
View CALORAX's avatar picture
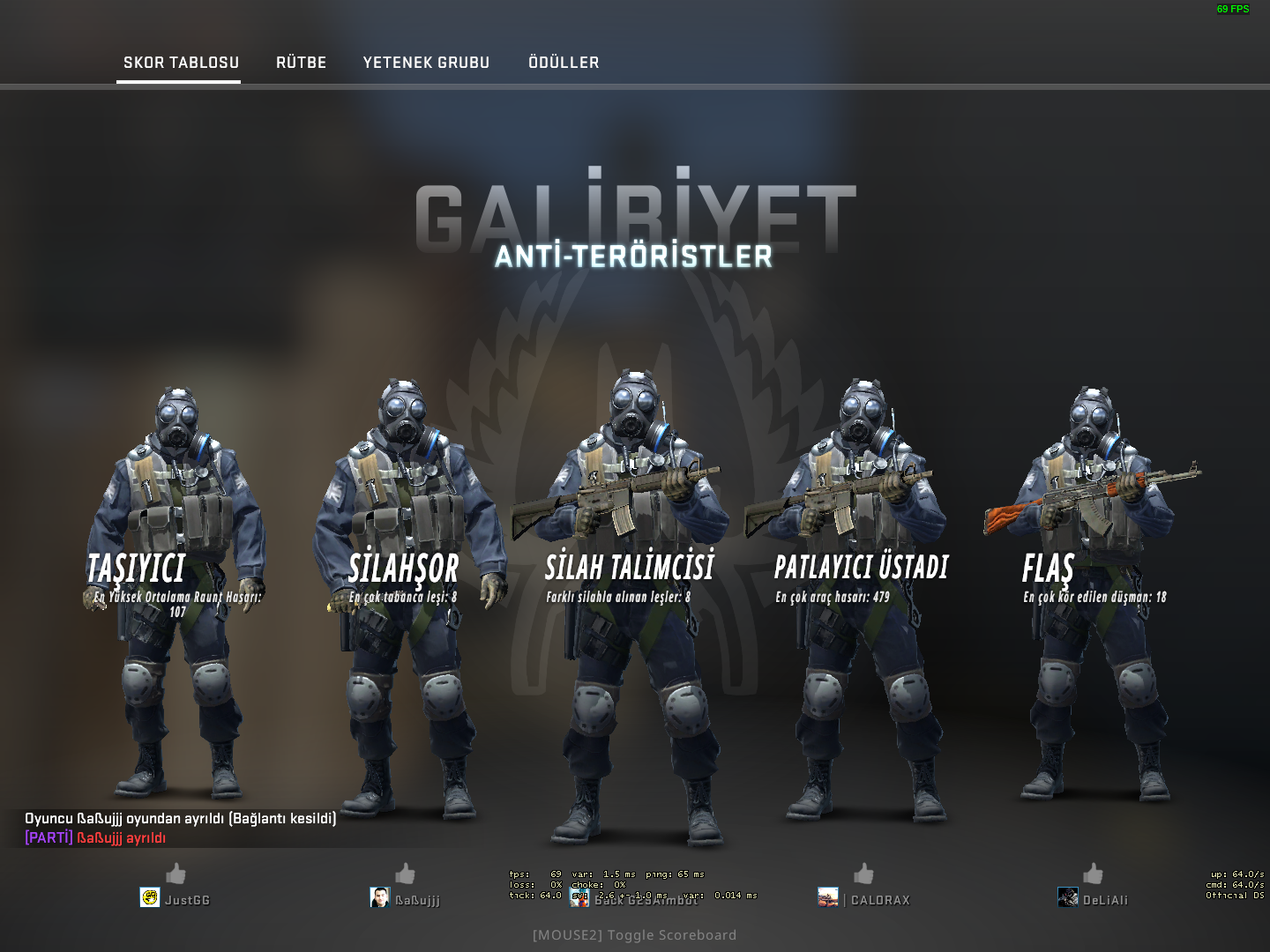(x=827, y=898)
